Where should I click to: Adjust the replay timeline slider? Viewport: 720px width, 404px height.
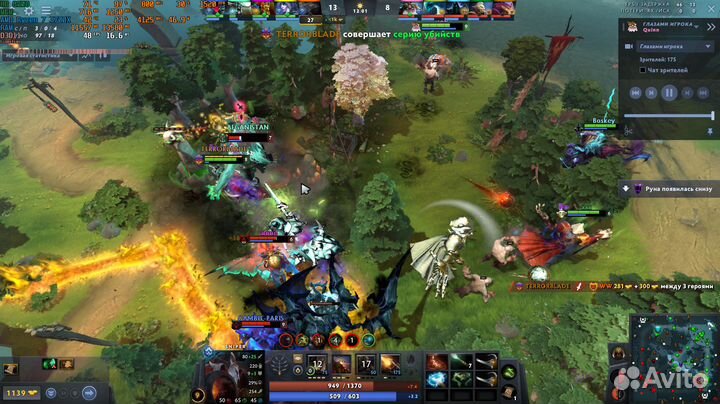669,115
